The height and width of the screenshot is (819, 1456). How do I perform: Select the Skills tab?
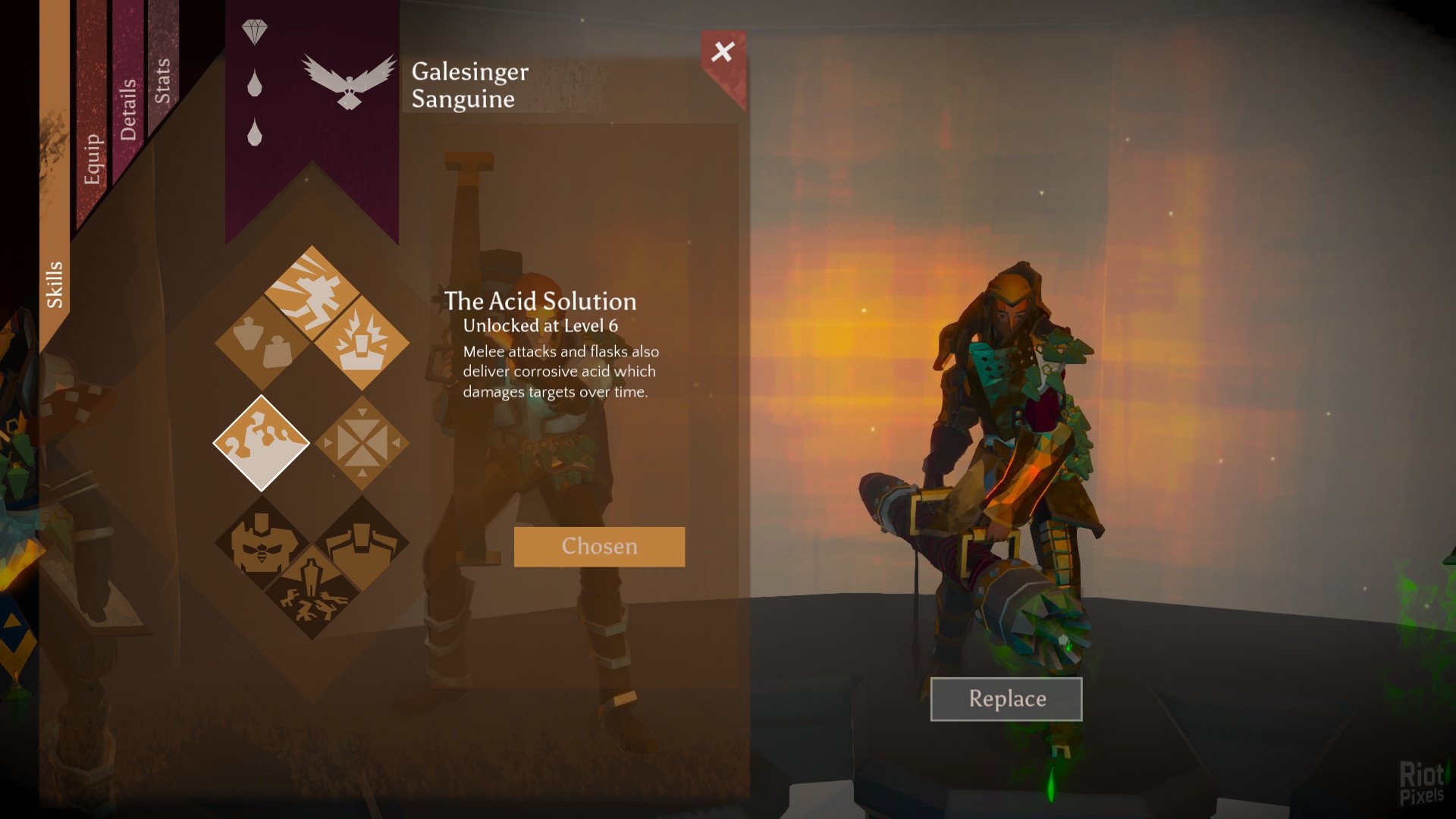coord(55,284)
